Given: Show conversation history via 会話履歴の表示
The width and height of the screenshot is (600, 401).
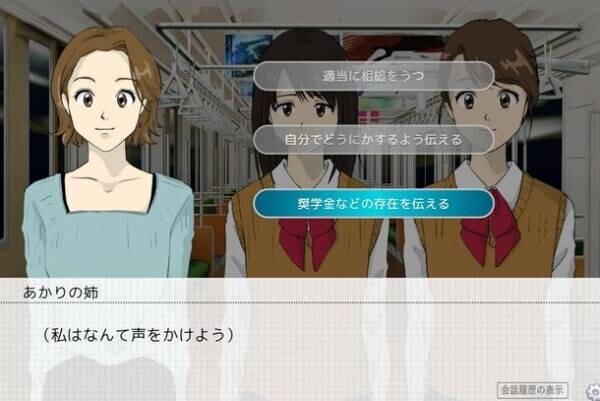Looking at the screenshot, I should (x=532, y=389).
